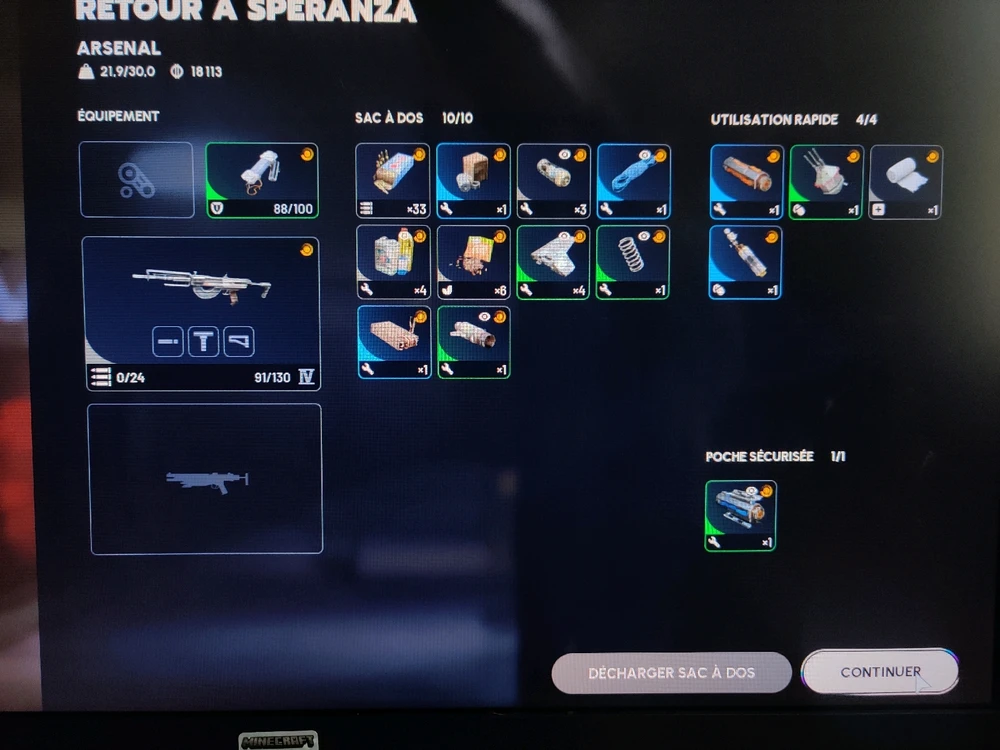Select the metal spring item
This screenshot has height=750, width=1000.
(x=633, y=262)
